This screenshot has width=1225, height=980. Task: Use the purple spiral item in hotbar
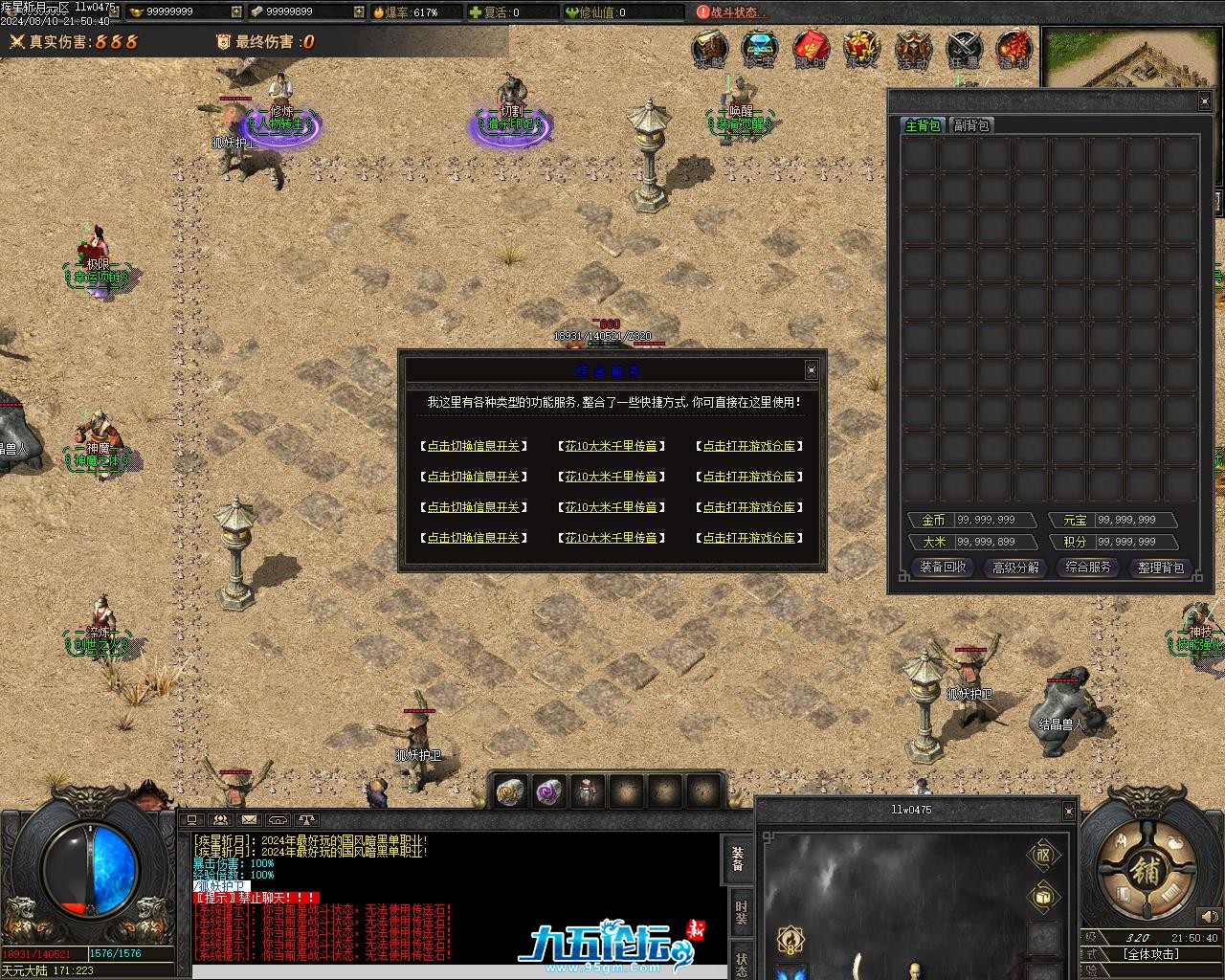click(548, 792)
